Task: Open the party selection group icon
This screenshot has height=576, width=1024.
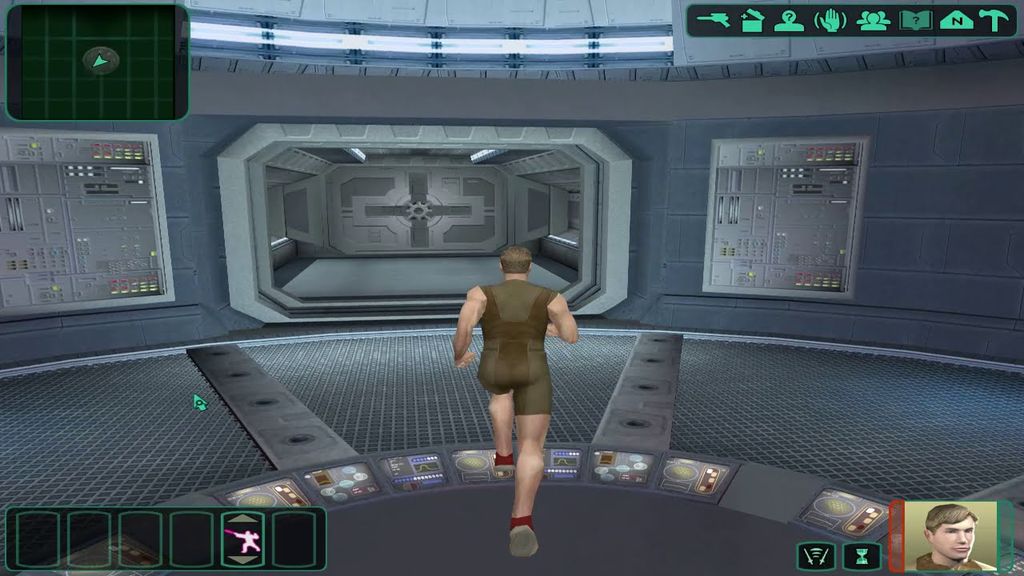Action: 873,20
